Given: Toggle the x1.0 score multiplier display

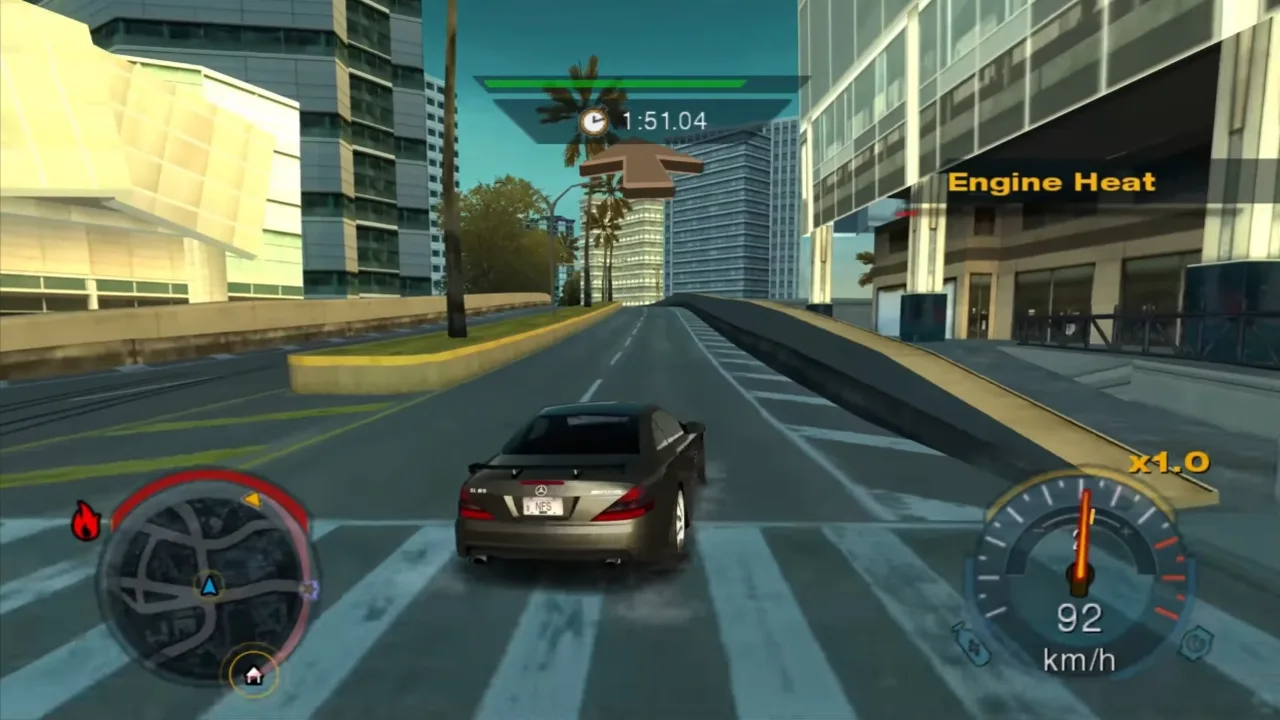Looking at the screenshot, I should (x=1167, y=461).
